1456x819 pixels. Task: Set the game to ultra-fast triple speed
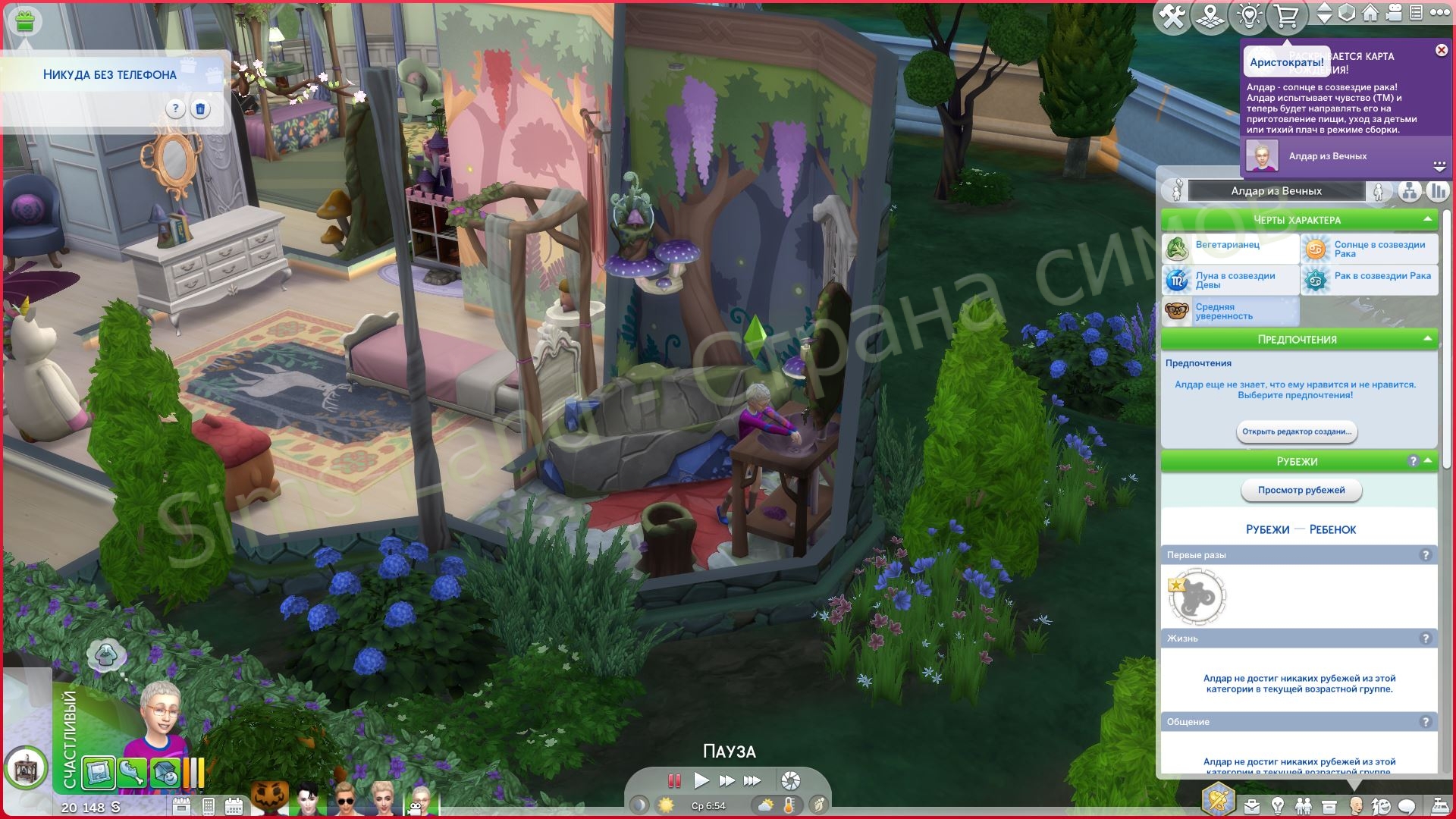[x=752, y=780]
